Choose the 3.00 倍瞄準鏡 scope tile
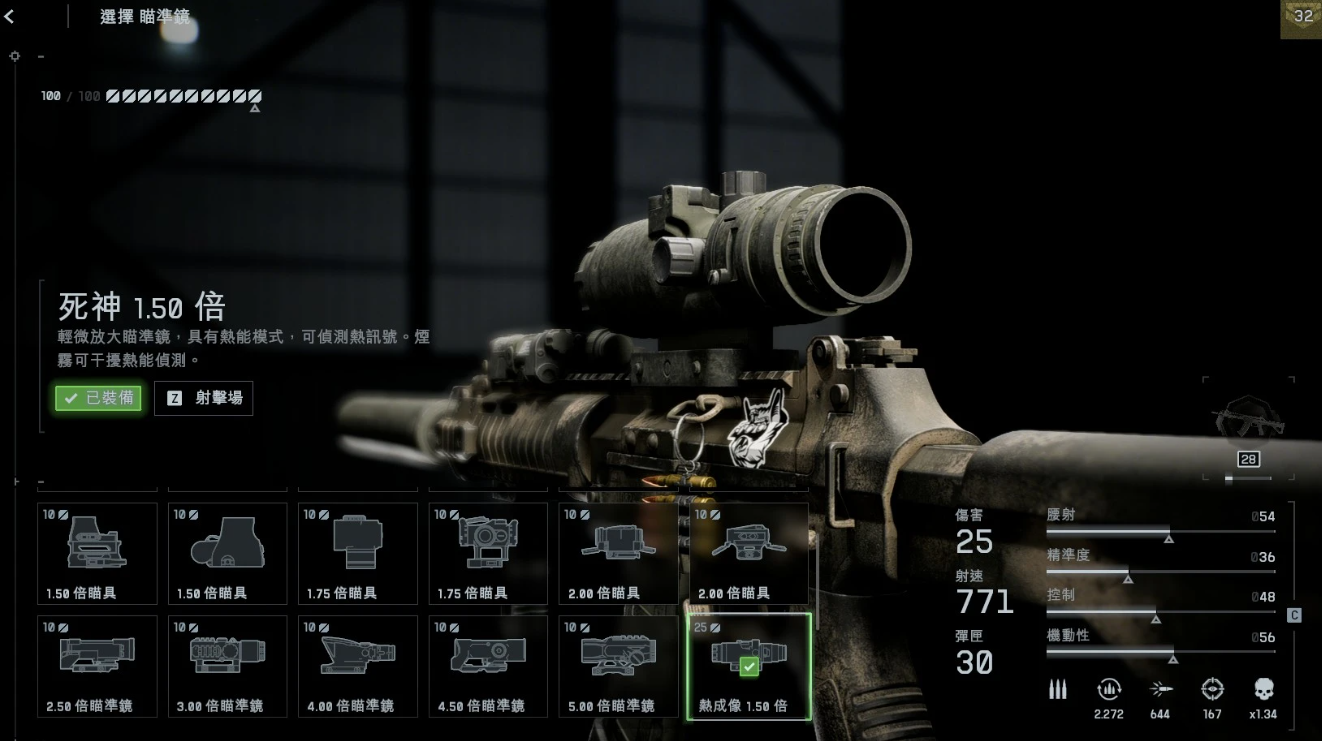Viewport: 1322px width, 741px height. click(x=227, y=666)
